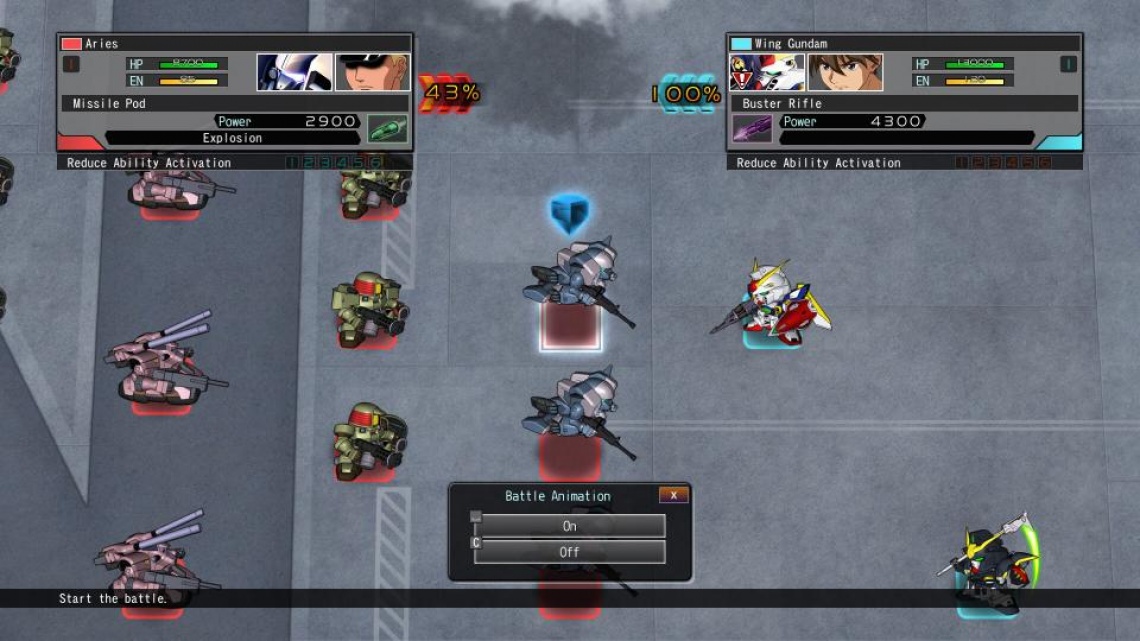Click the purple Buster Rifle weapon icon
The height and width of the screenshot is (641, 1140).
point(752,129)
